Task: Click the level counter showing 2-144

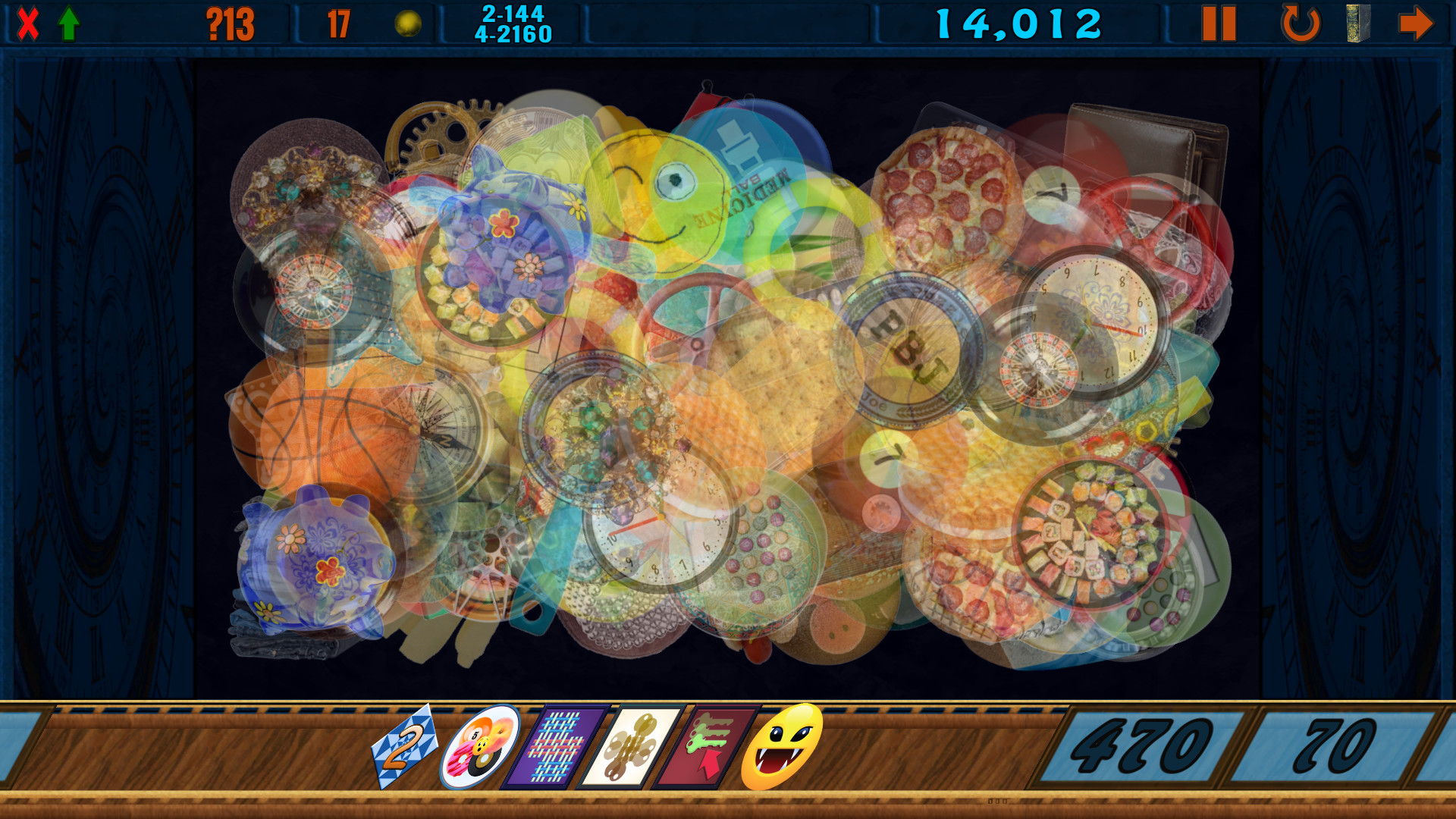Action: (511, 21)
